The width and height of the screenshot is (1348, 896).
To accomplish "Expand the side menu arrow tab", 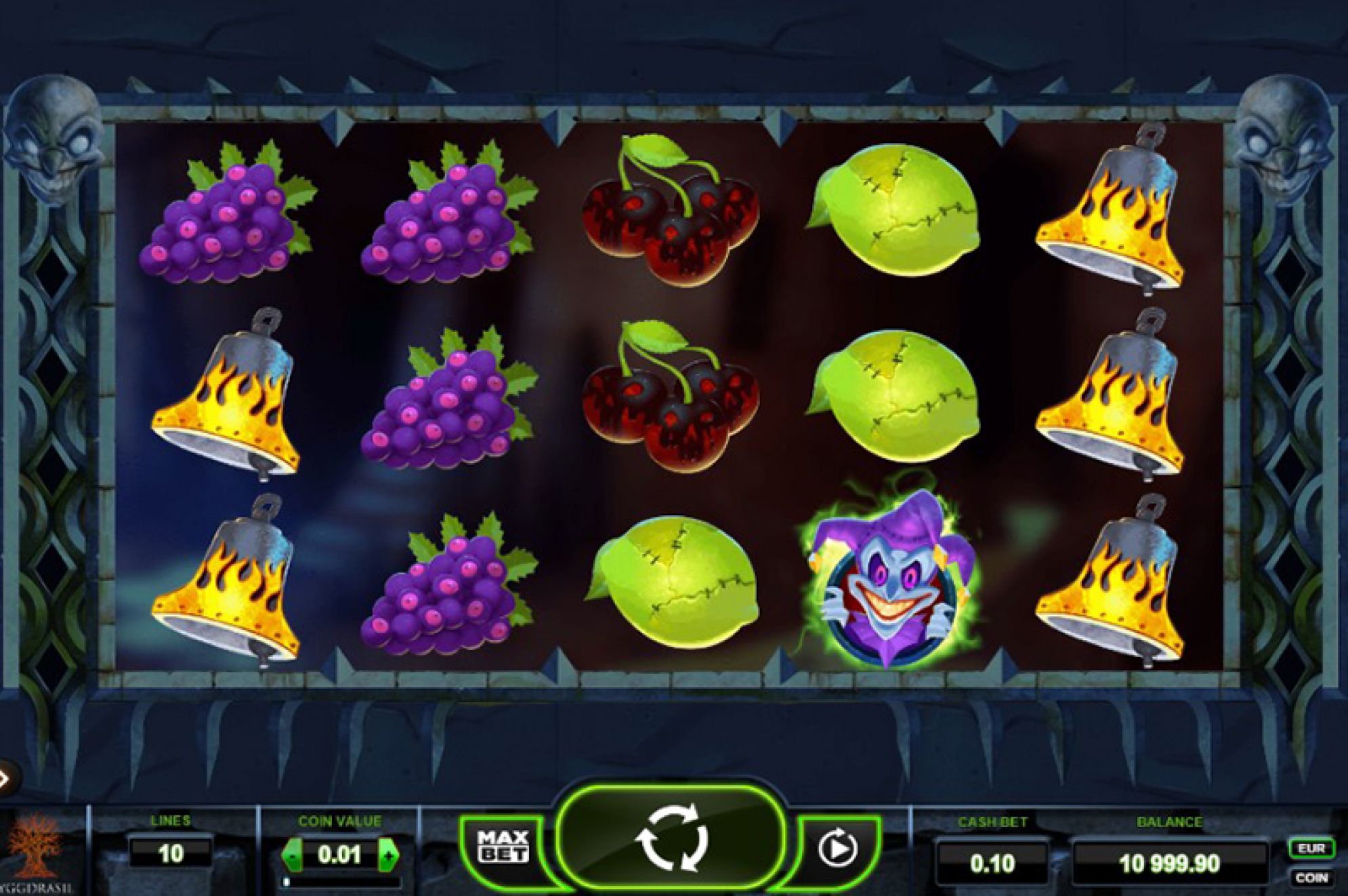I will click(x=5, y=778).
